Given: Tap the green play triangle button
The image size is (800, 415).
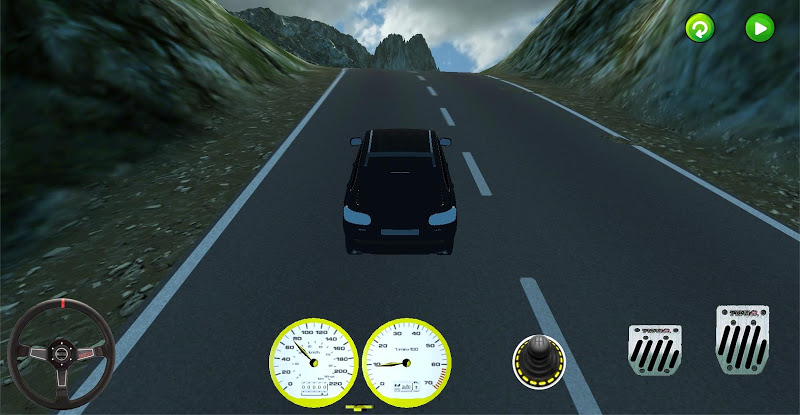Looking at the screenshot, I should click(x=760, y=28).
